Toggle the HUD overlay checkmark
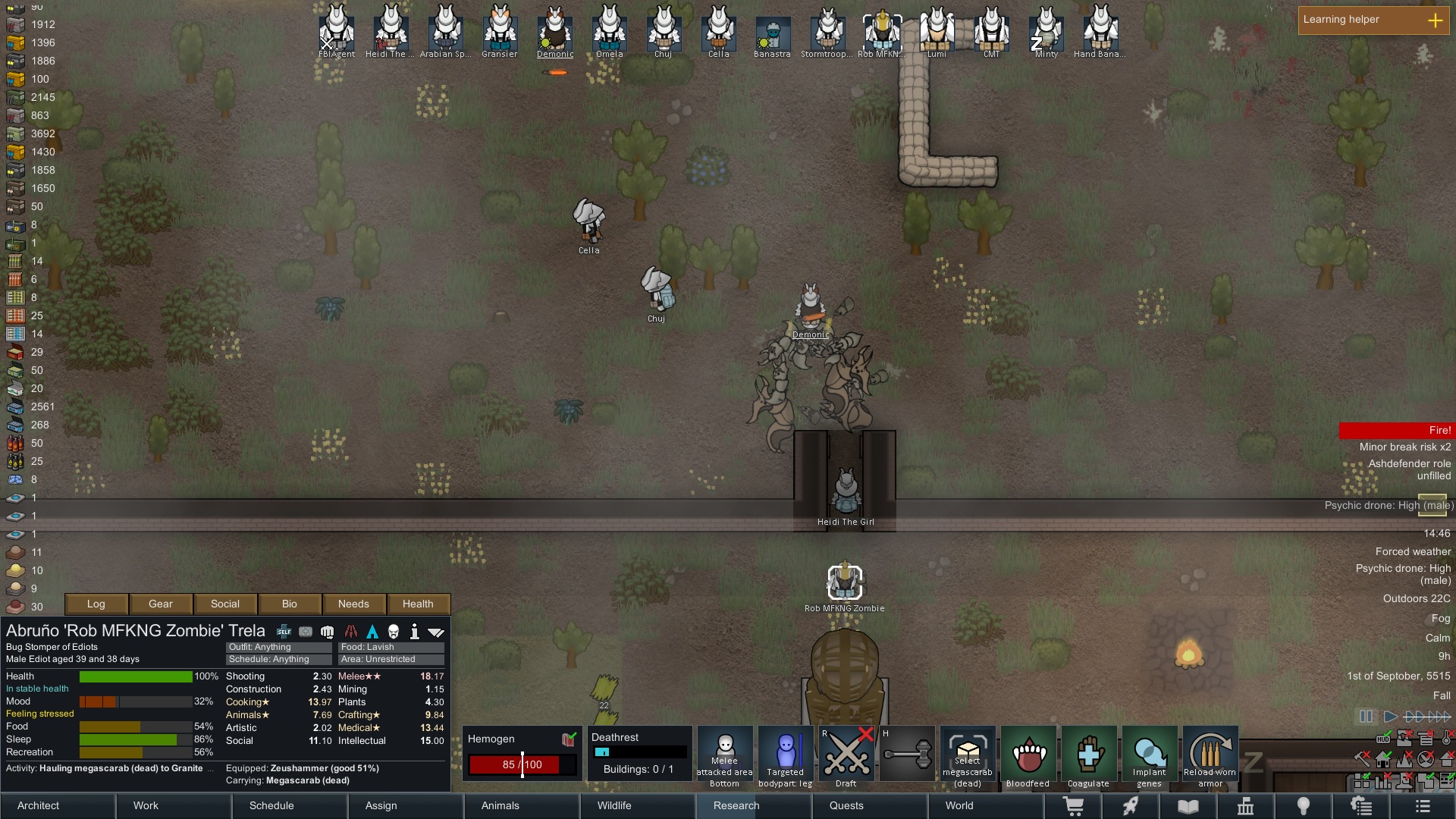 pos(1383,739)
